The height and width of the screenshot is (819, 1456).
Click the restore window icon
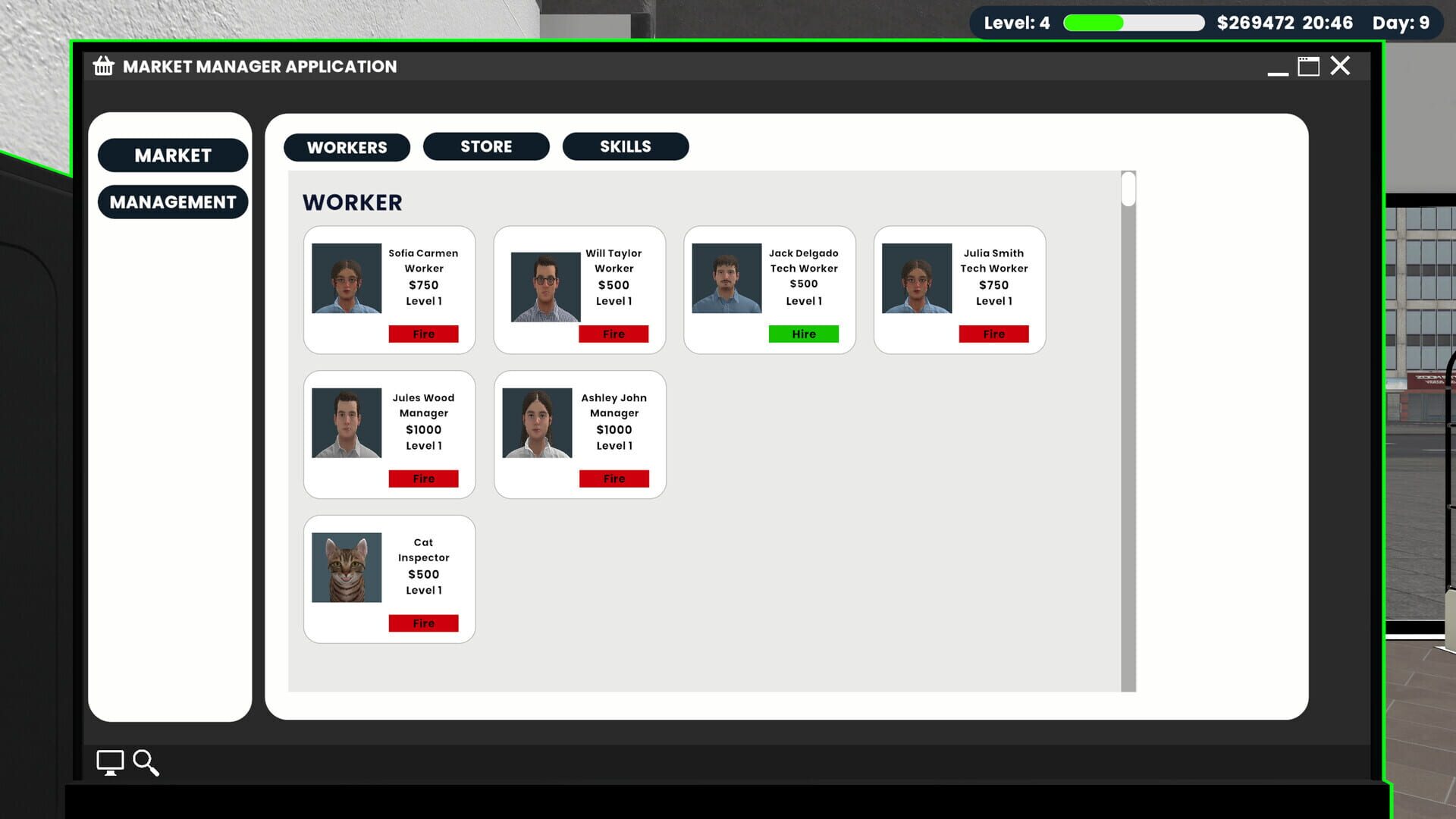pos(1307,66)
